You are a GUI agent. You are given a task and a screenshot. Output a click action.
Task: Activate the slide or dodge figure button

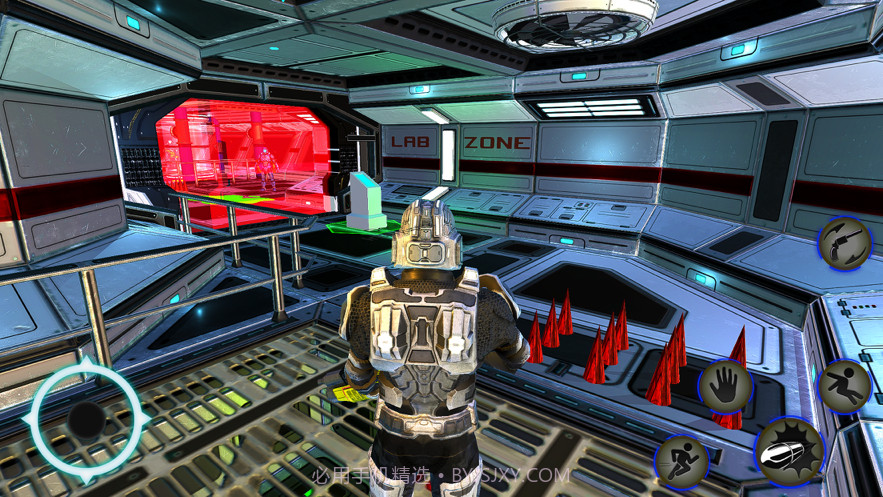845,386
